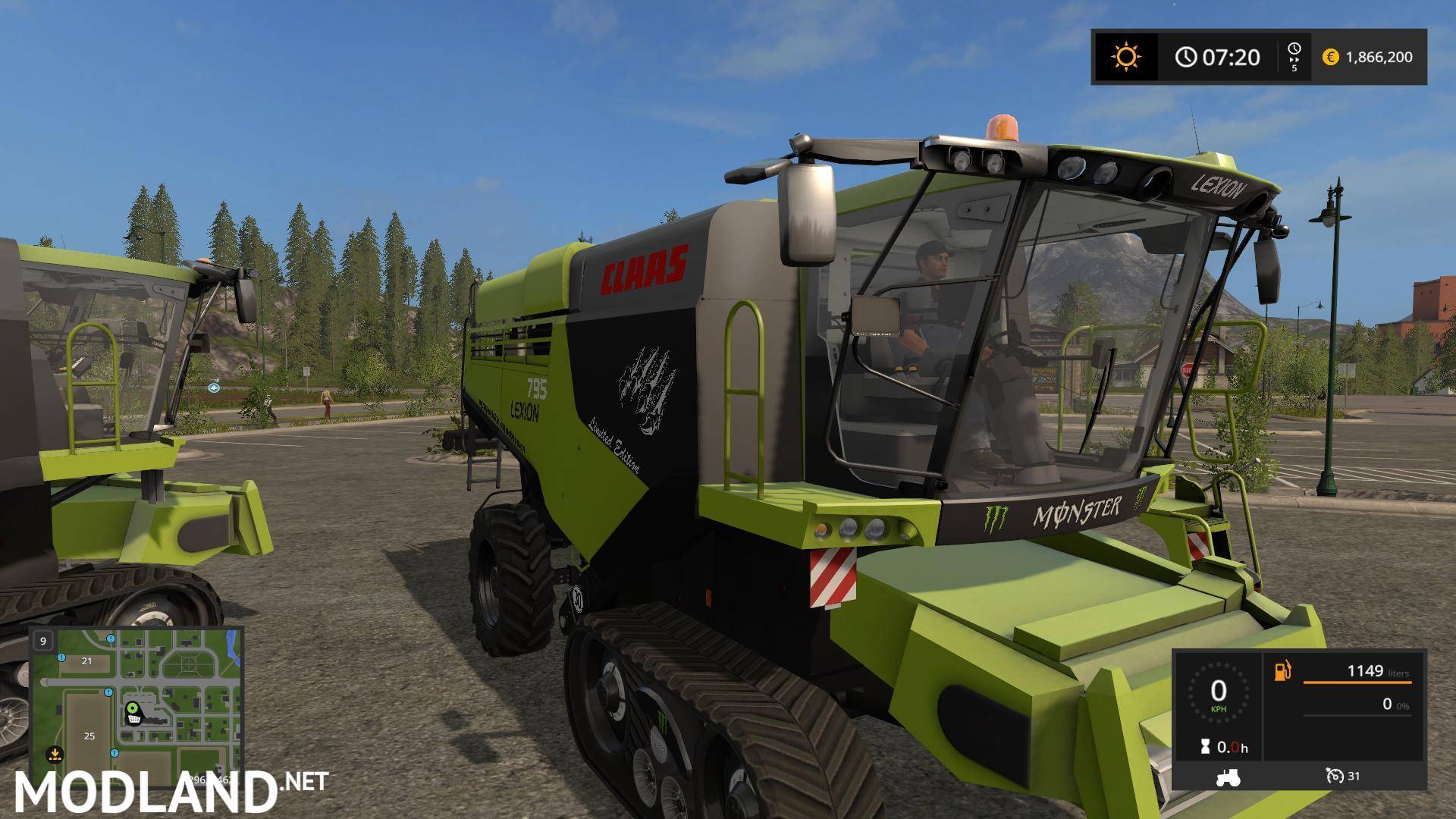Click the cruise control gauge icon showing 31
Image resolution: width=1456 pixels, height=819 pixels.
pos(1336,776)
